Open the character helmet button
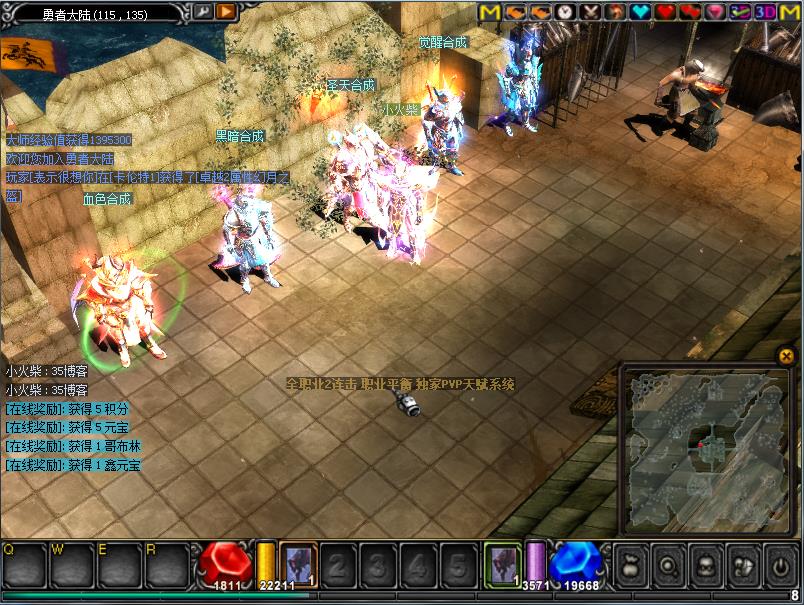 point(706,567)
